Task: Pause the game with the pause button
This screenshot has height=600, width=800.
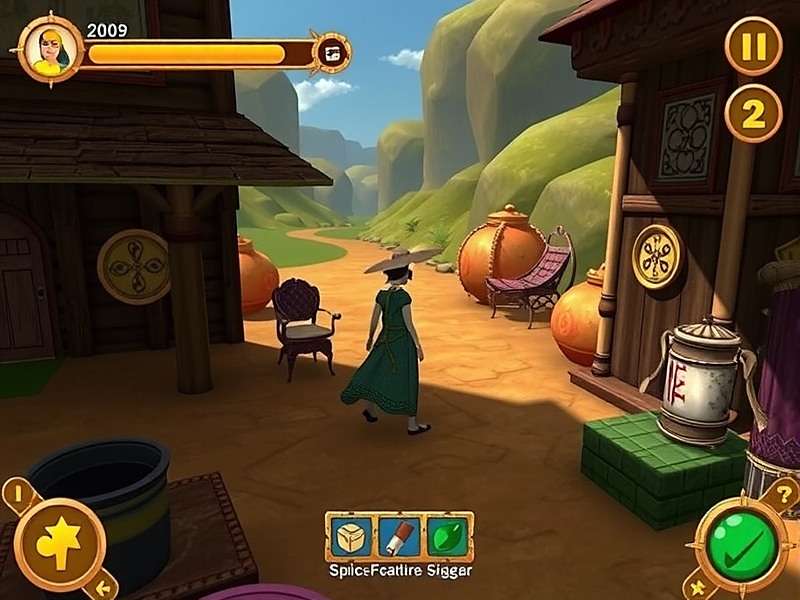Action: point(753,45)
